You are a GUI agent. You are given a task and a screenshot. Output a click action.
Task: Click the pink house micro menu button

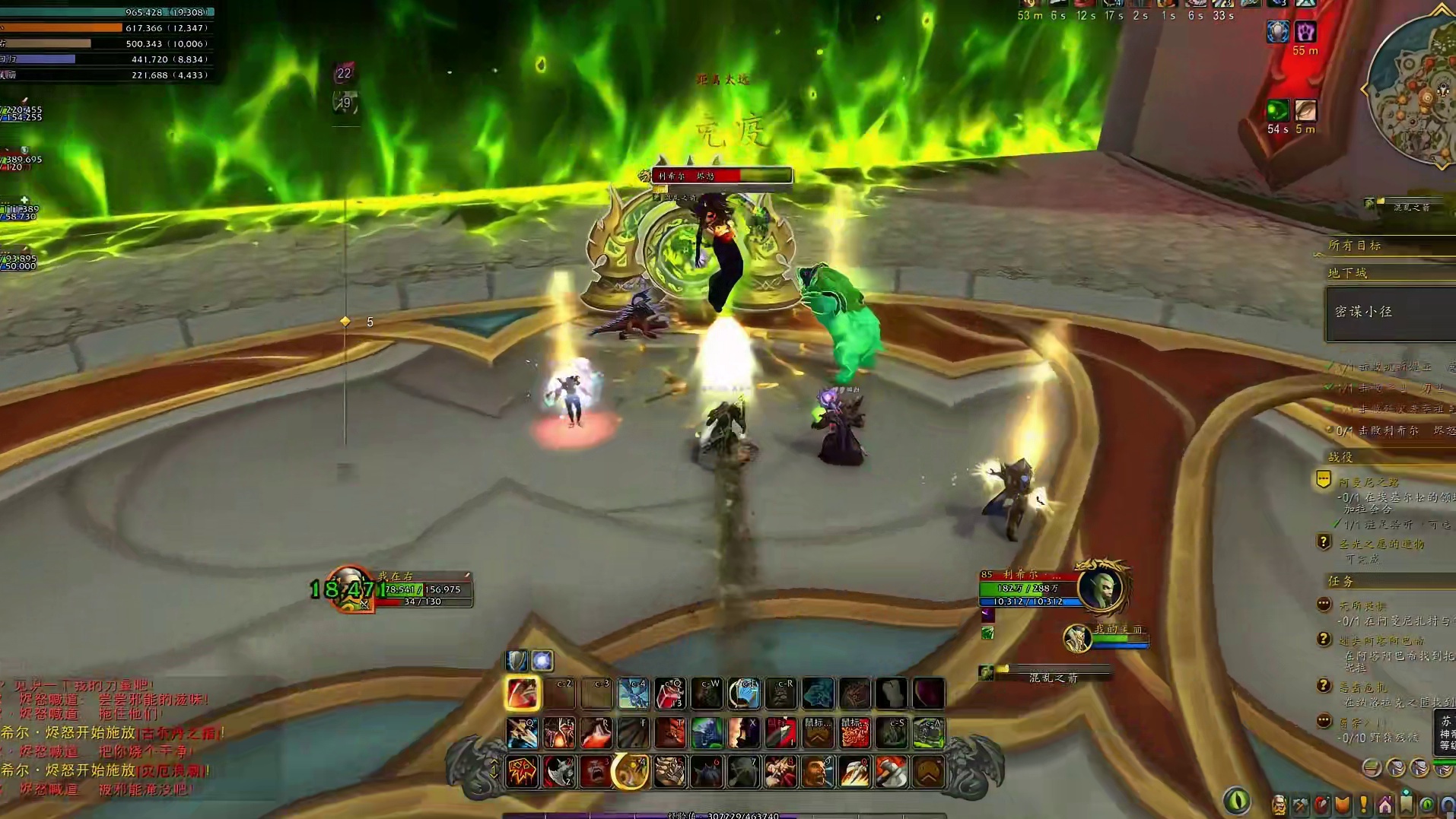[x=1384, y=805]
